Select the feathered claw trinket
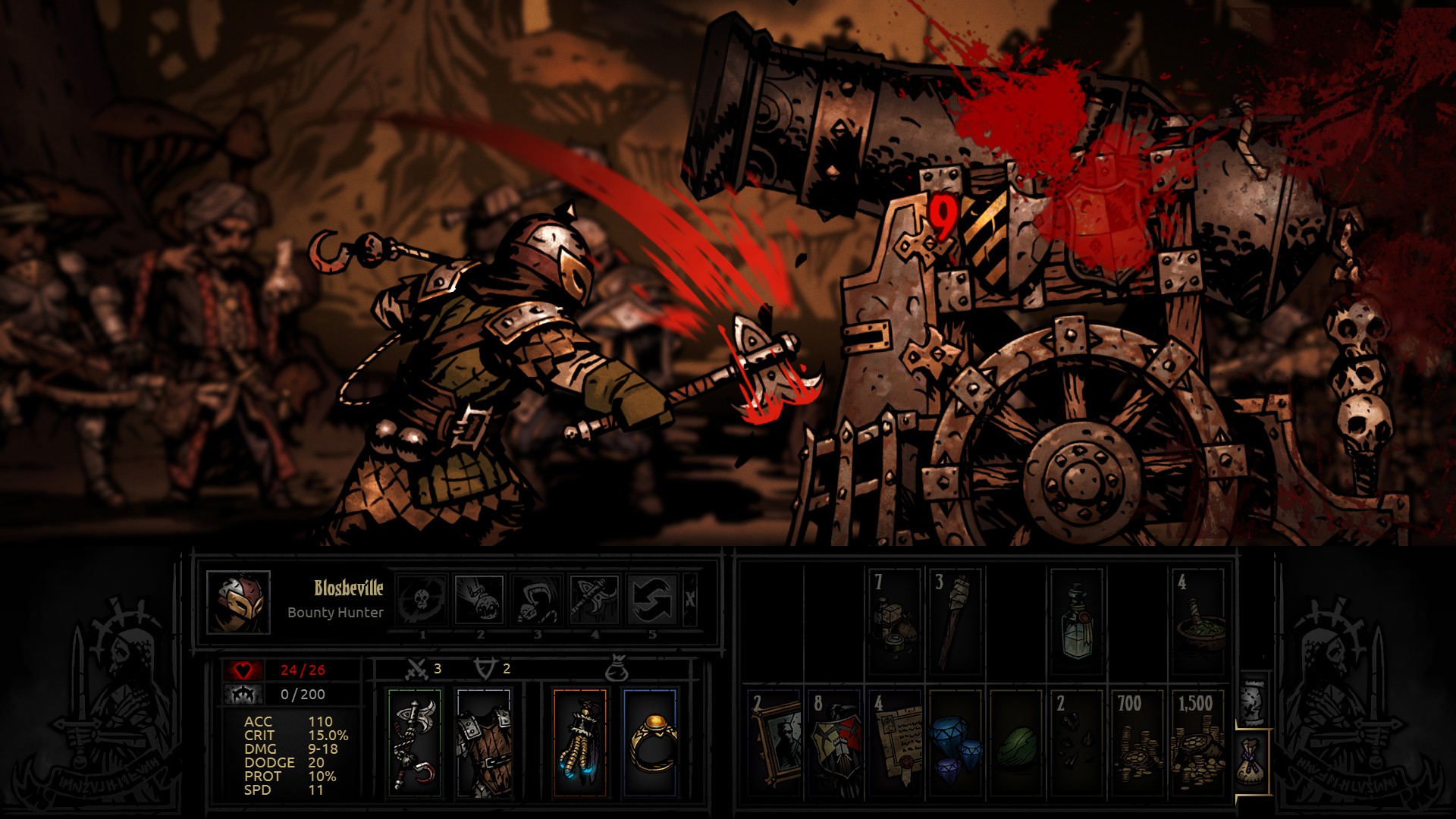 click(579, 742)
